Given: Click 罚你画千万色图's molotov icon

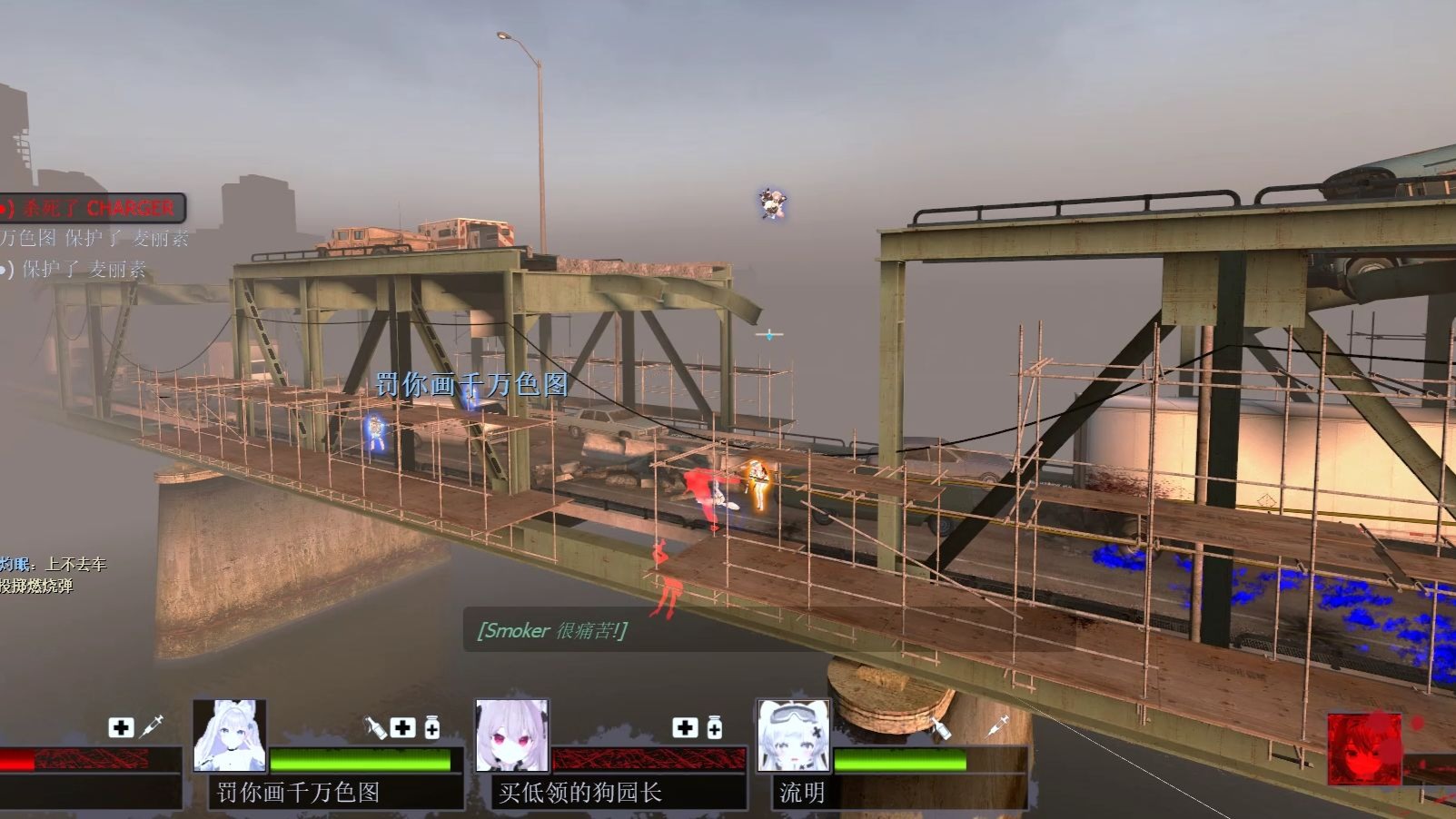Looking at the screenshot, I should 375,726.
